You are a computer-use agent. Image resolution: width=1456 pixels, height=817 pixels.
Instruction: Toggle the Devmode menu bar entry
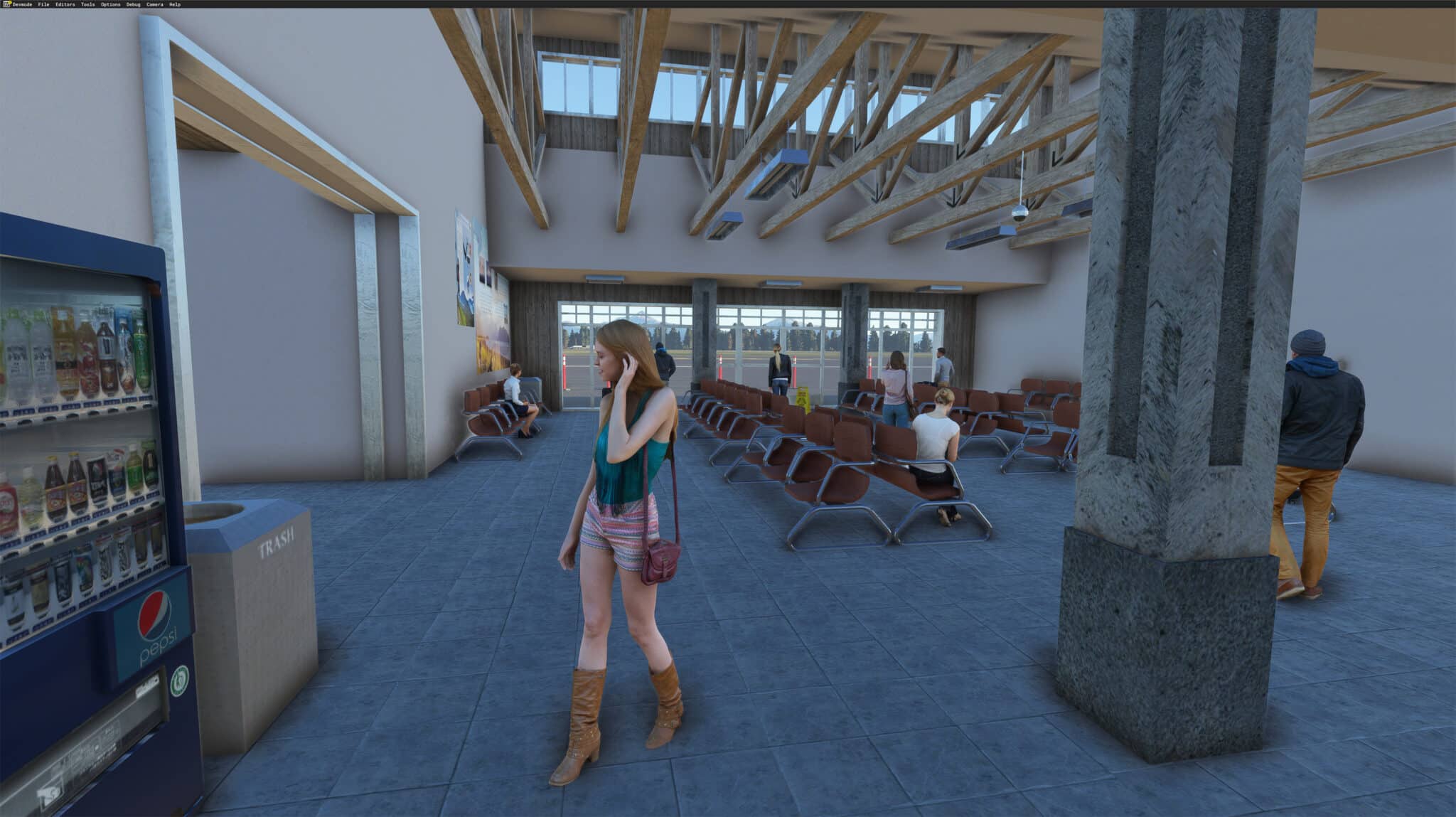[23, 4]
